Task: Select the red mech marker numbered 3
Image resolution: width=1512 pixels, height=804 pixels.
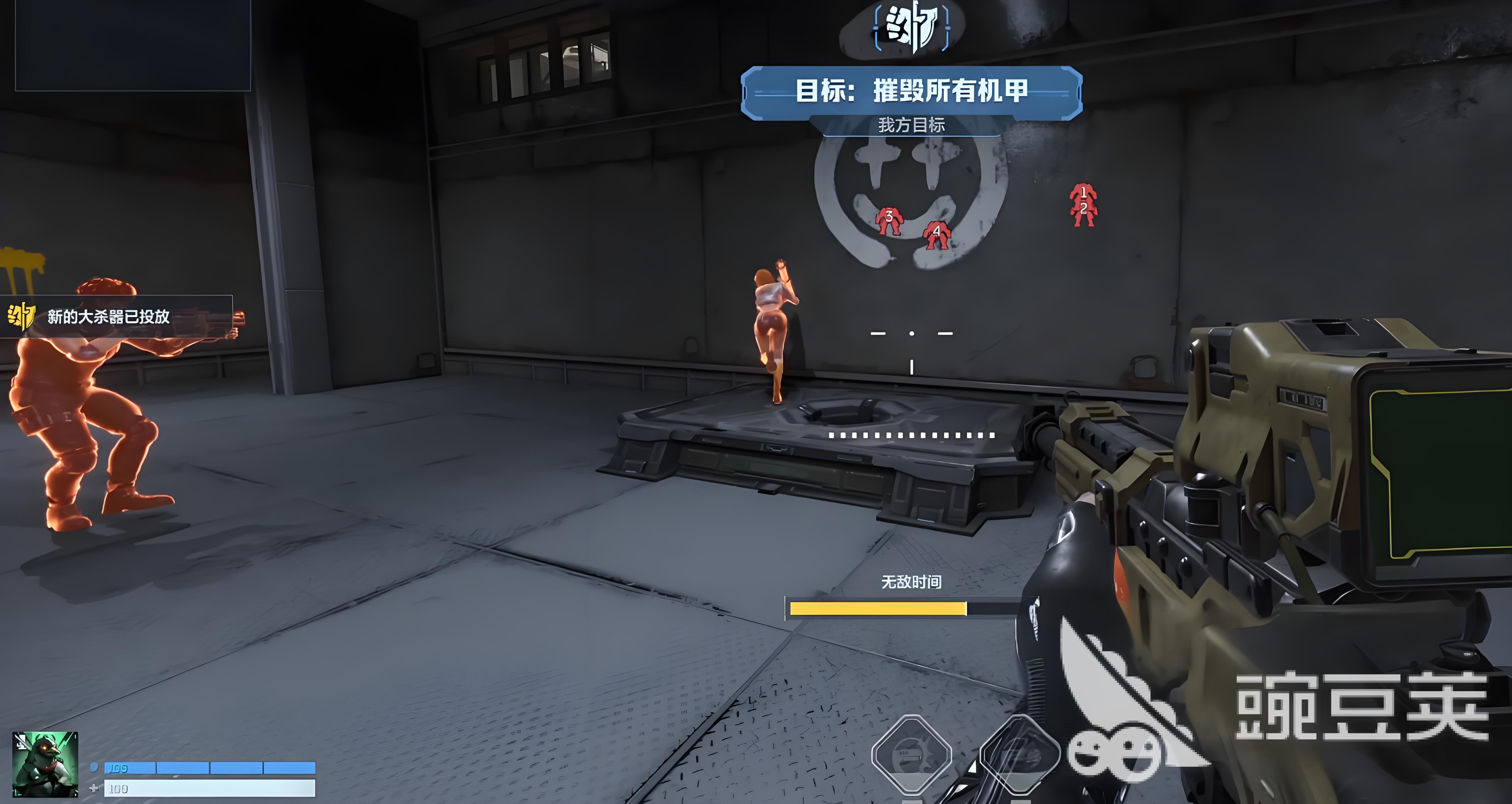Action: [x=888, y=221]
